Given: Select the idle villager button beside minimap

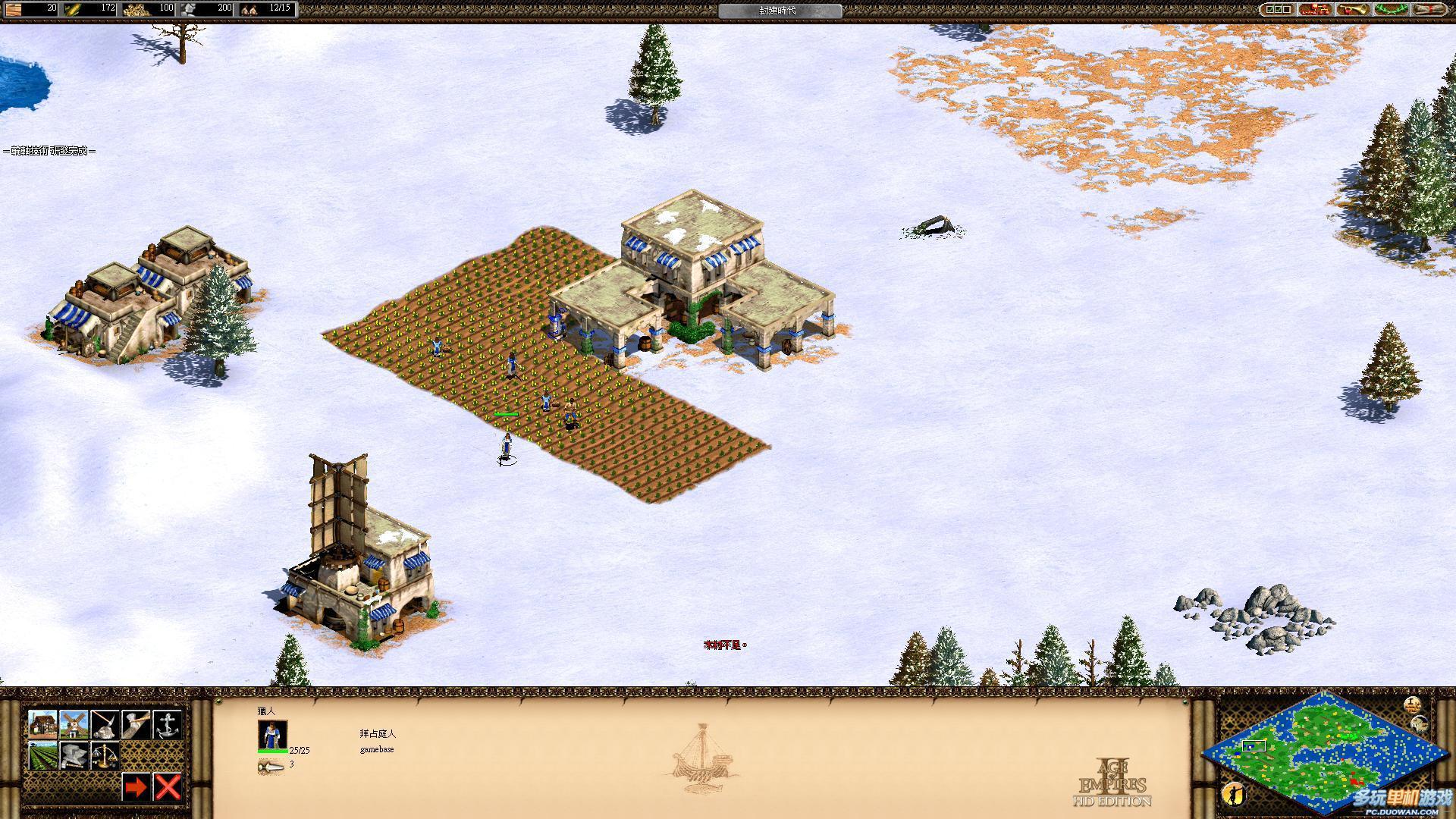Looking at the screenshot, I should (1234, 793).
